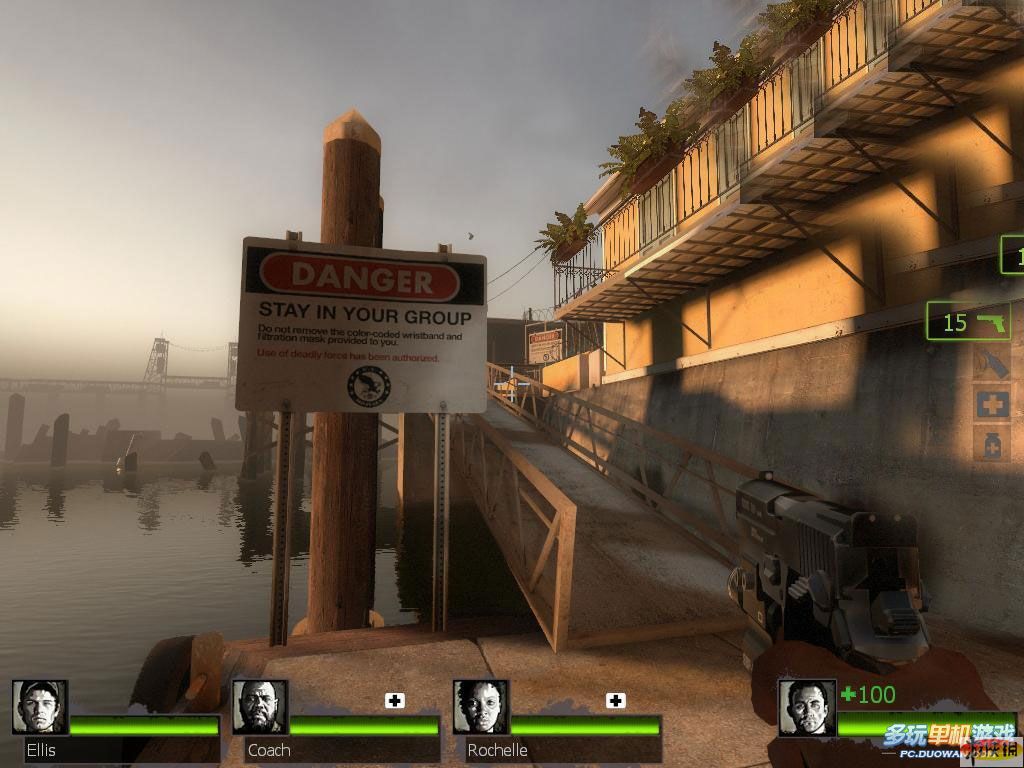Select the throwable bottle item slot
Screen dimensions: 1024x768
click(x=992, y=364)
